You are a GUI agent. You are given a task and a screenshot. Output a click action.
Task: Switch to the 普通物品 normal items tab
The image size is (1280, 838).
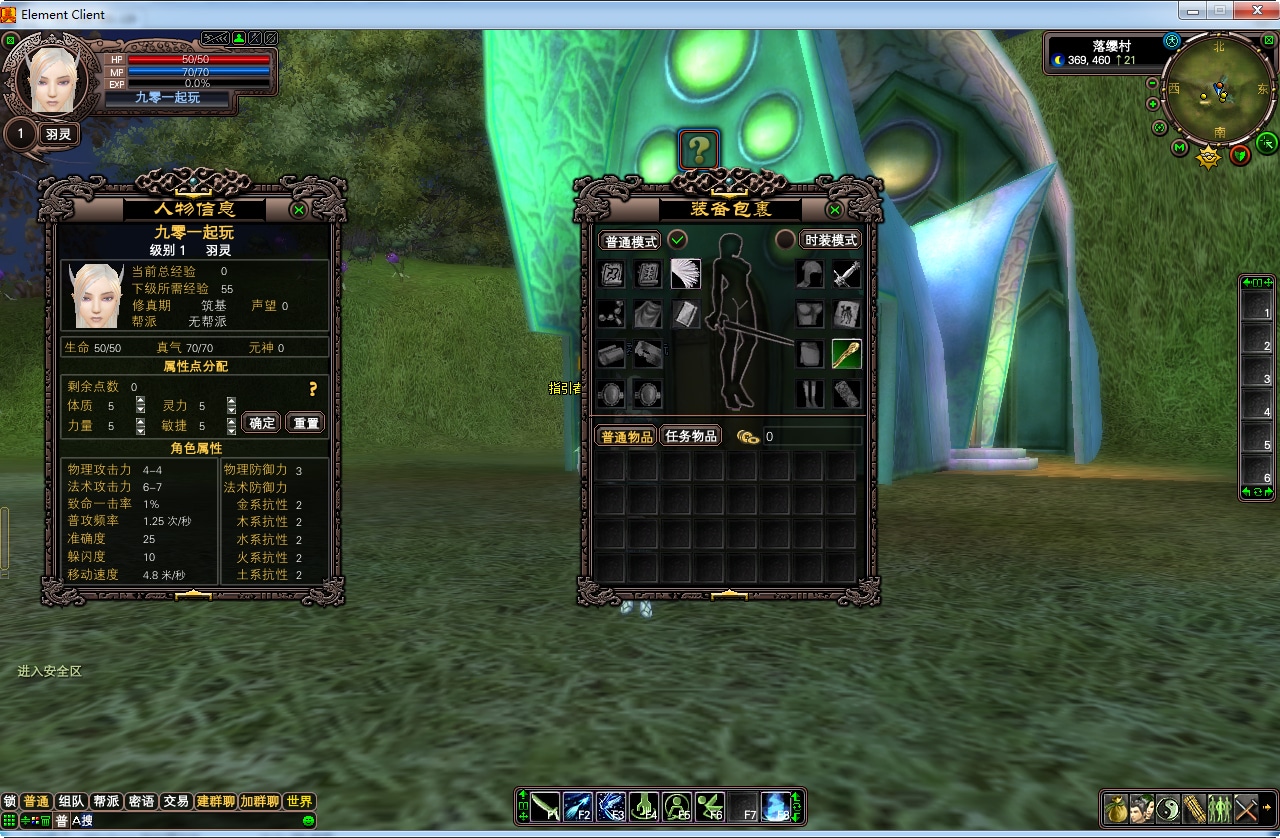coord(626,436)
